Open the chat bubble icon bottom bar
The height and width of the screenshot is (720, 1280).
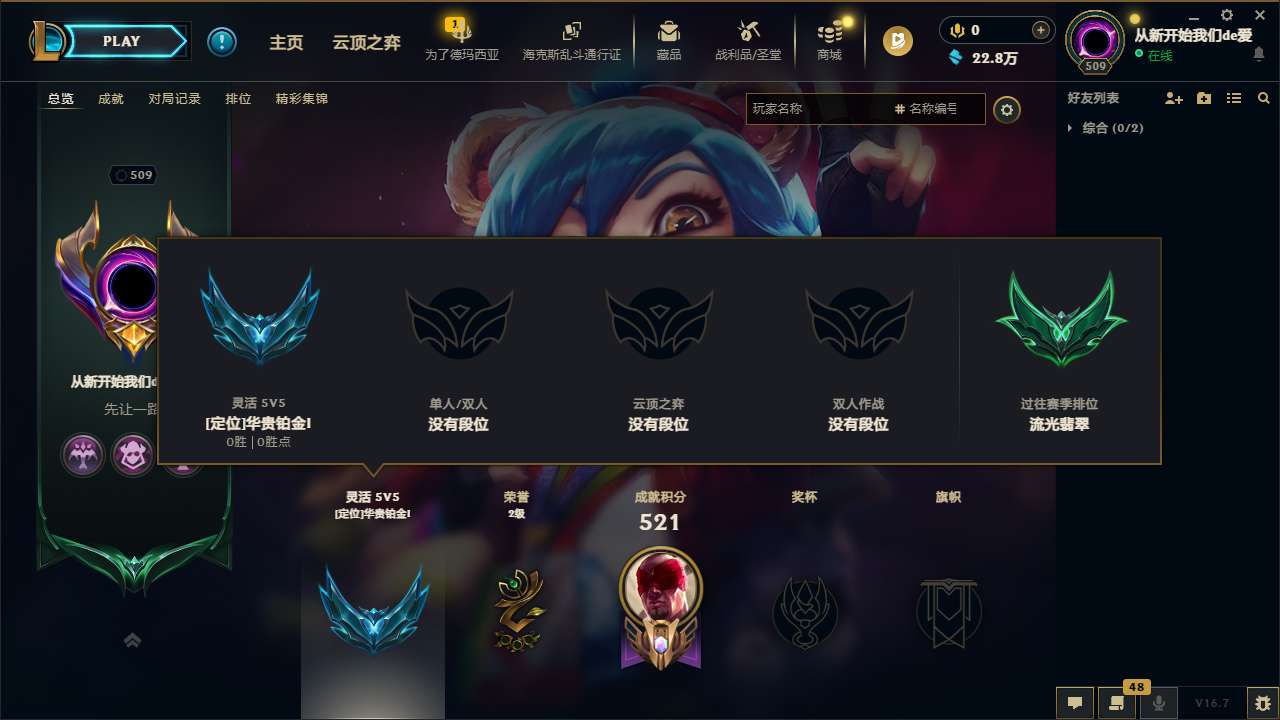tap(1074, 703)
